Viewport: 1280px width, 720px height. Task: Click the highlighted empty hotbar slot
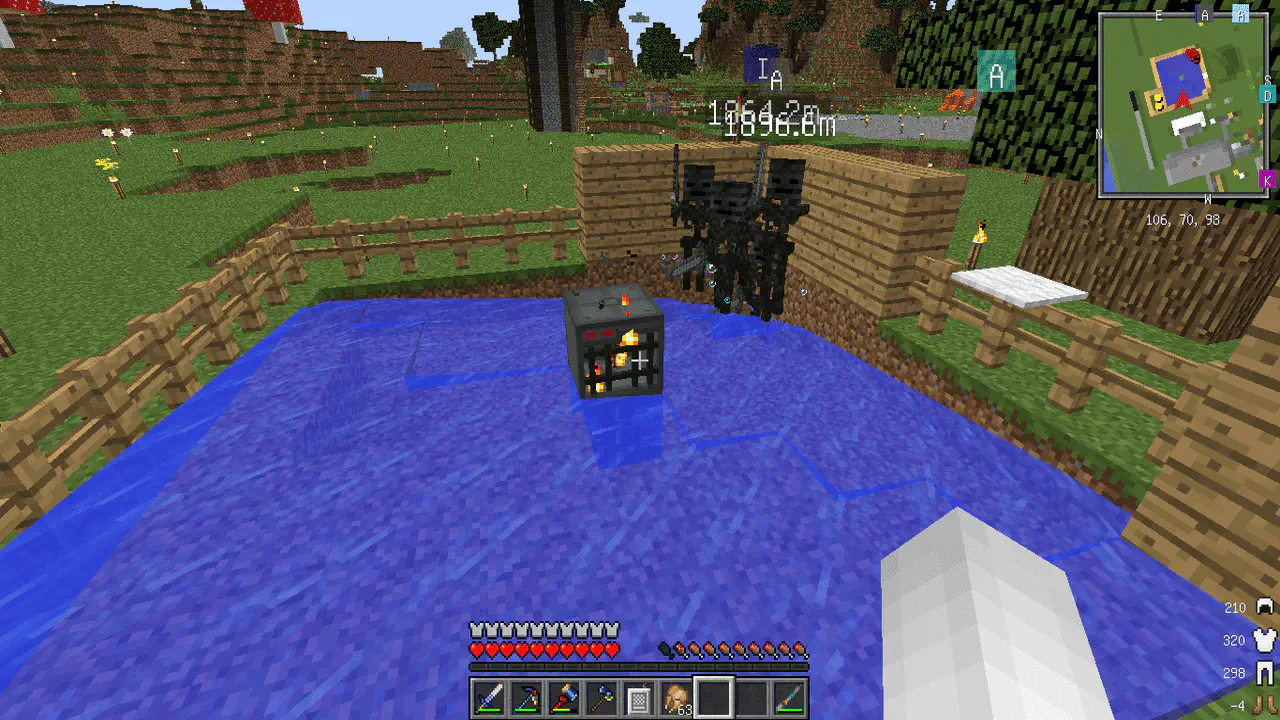tap(715, 698)
